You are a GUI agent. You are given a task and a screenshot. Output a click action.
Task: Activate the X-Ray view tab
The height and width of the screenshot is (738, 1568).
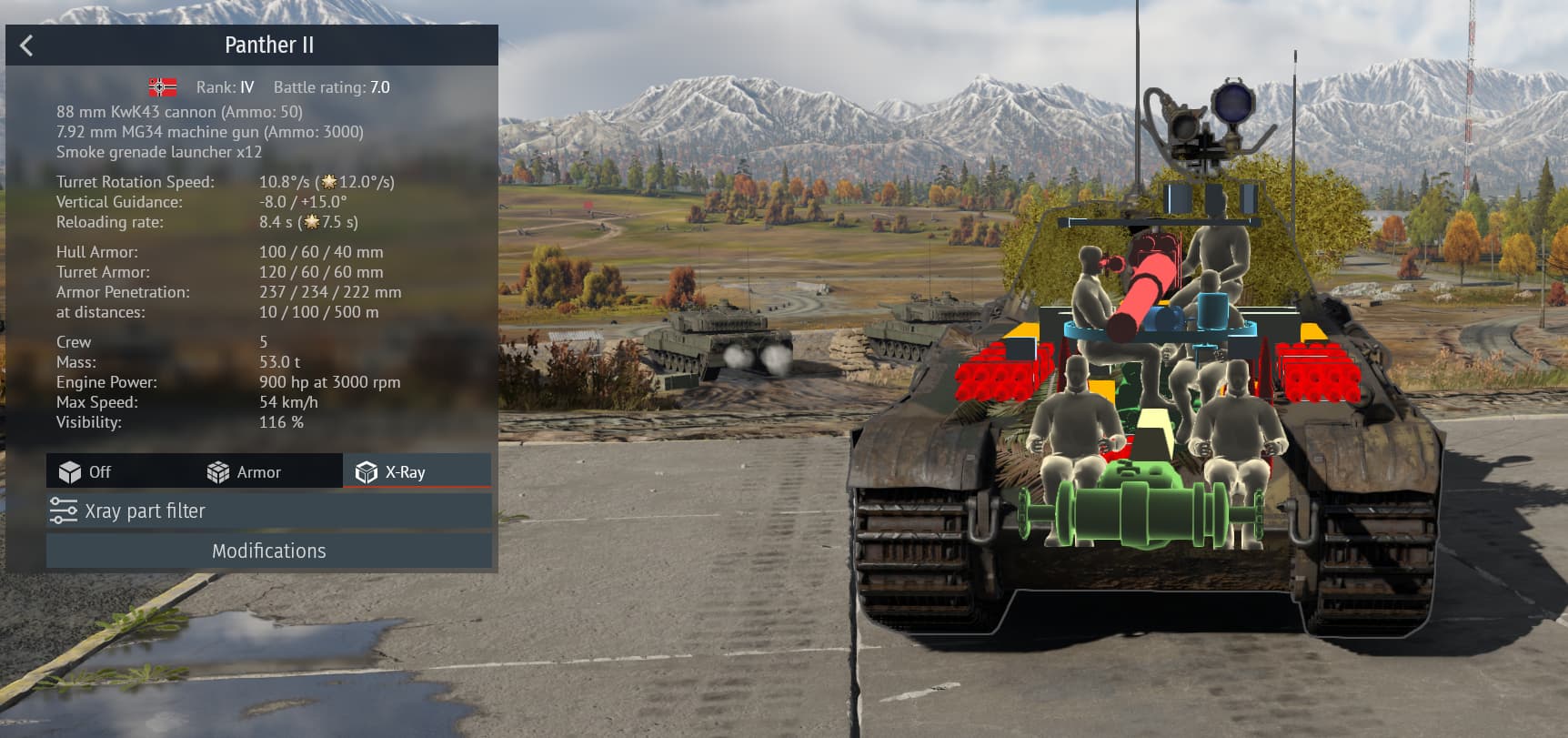392,471
